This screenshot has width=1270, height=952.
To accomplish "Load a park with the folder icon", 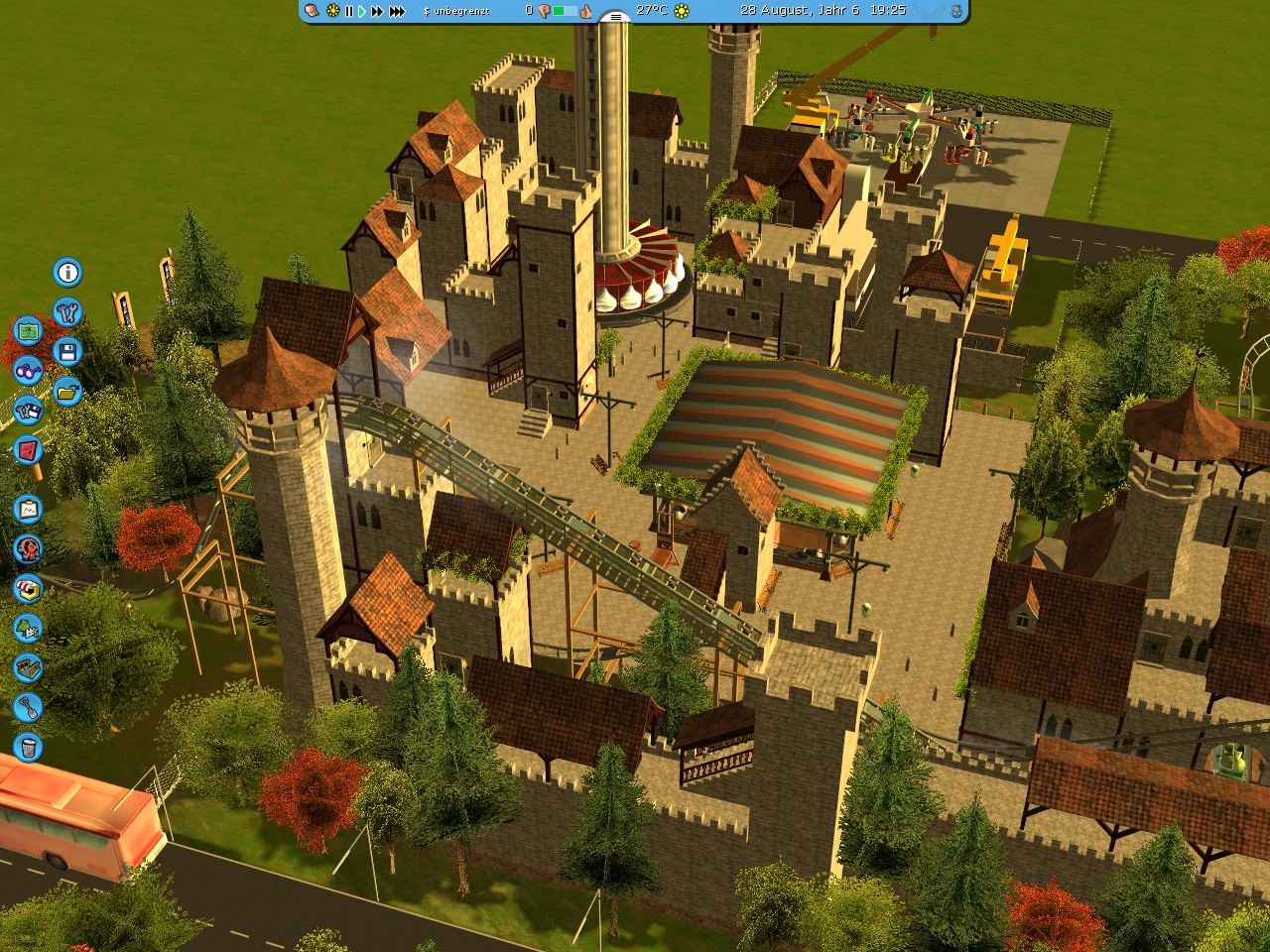I will point(67,392).
